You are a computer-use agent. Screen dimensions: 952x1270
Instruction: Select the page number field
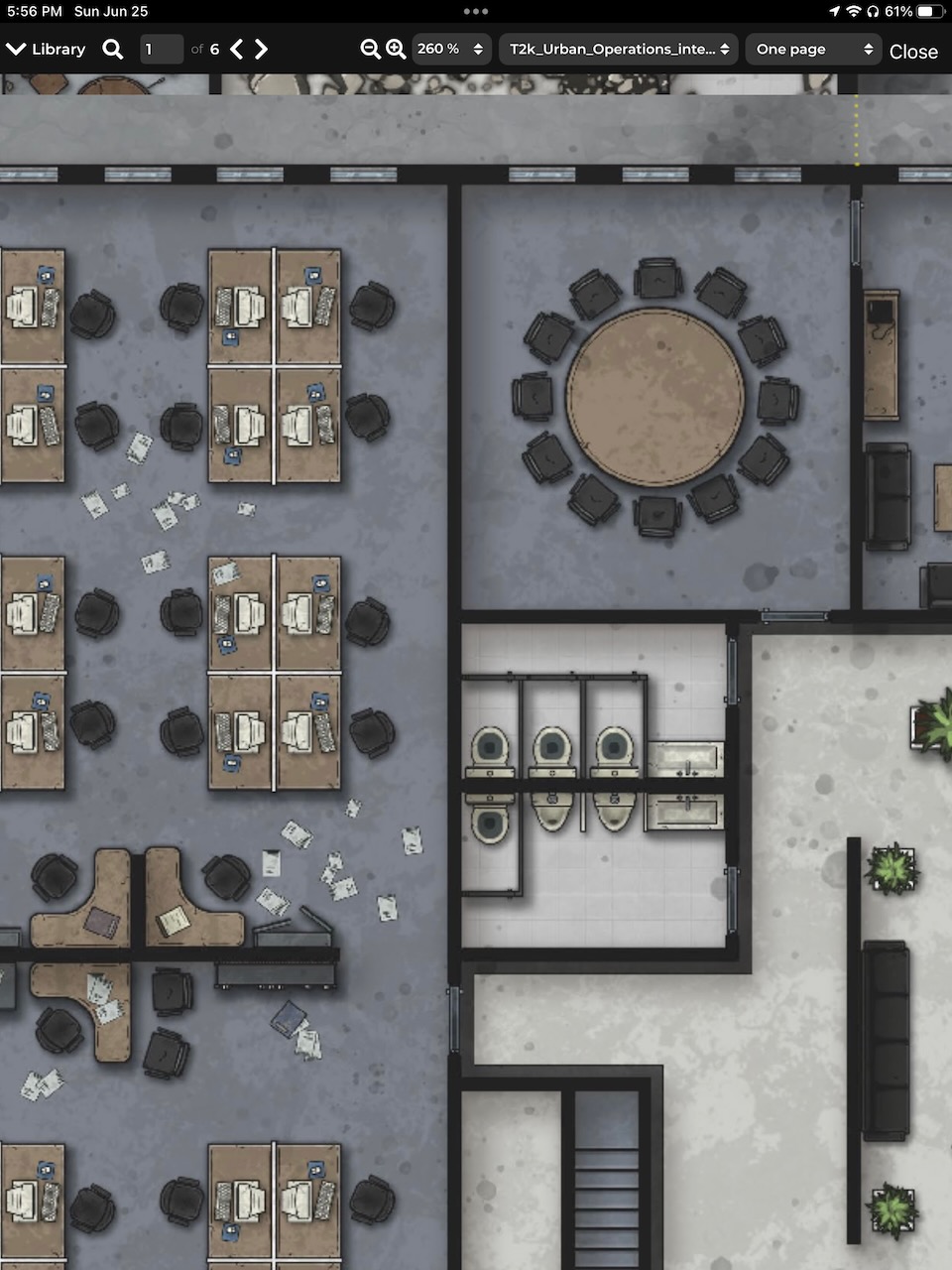click(x=161, y=49)
